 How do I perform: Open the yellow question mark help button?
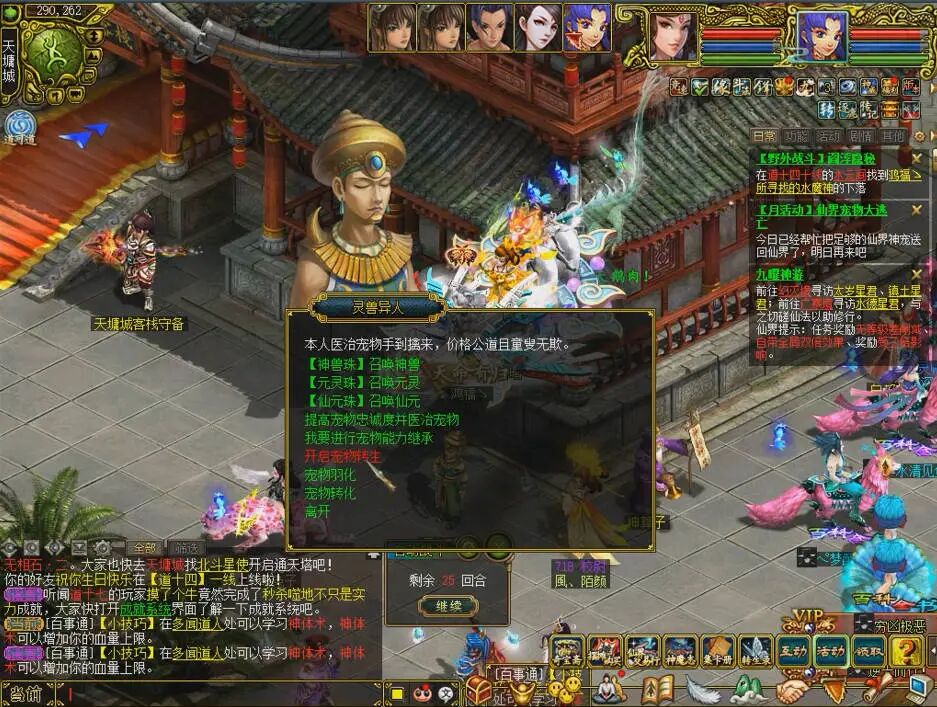coord(904,651)
